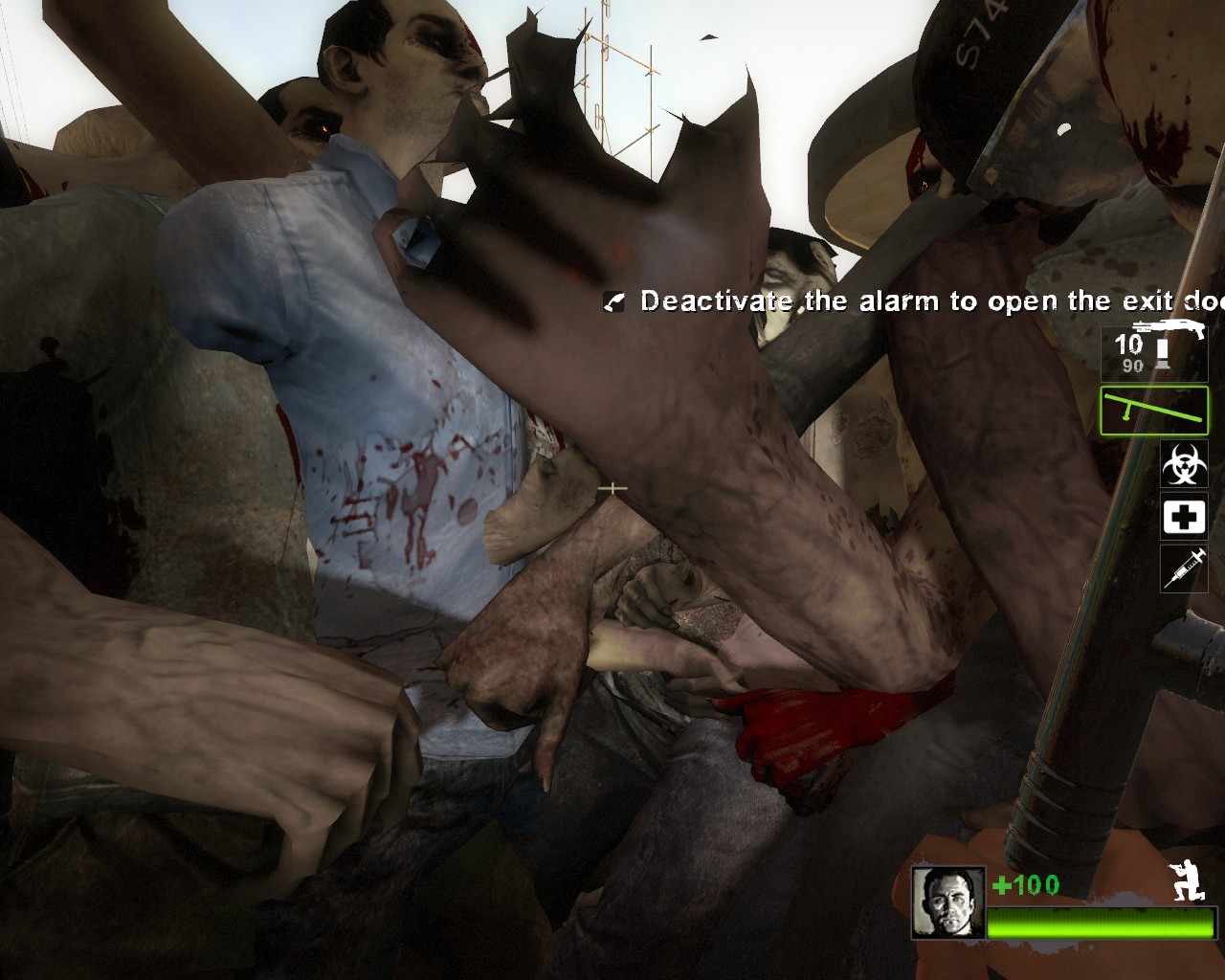Click the crouching survivor status icon
The width and height of the screenshot is (1225, 980).
pyautogui.click(x=1190, y=881)
